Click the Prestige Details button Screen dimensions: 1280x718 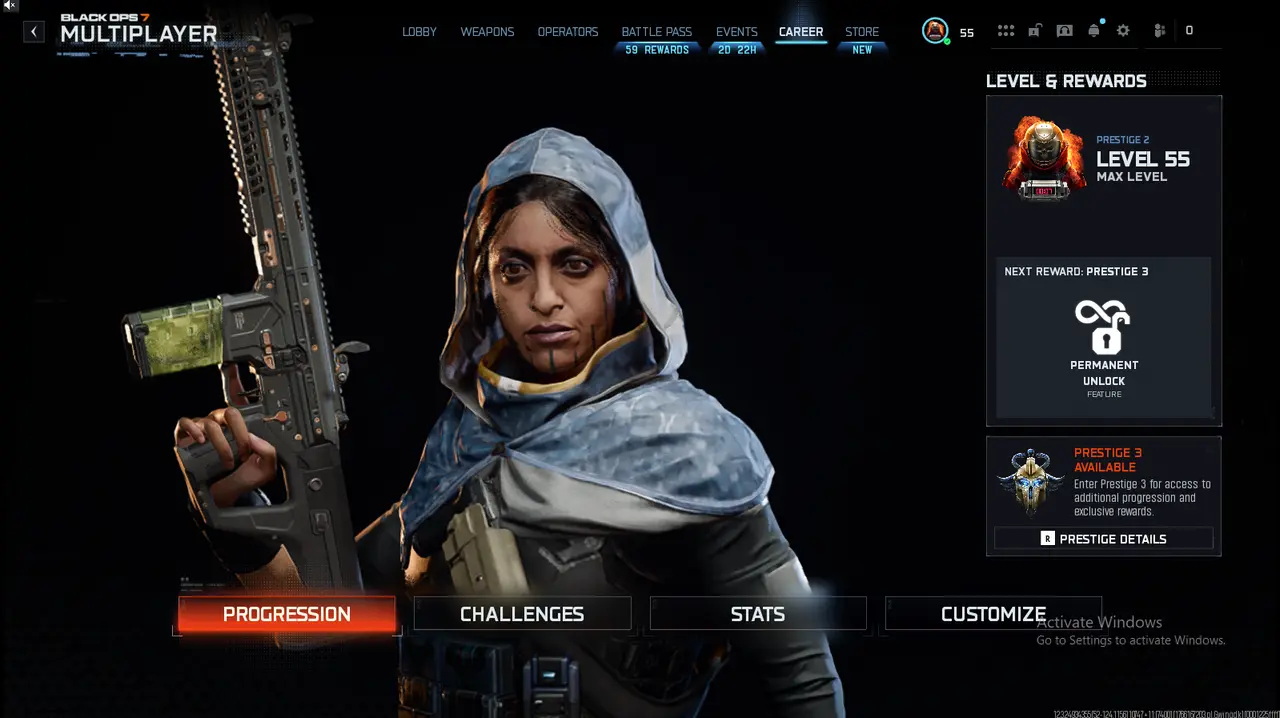1103,539
